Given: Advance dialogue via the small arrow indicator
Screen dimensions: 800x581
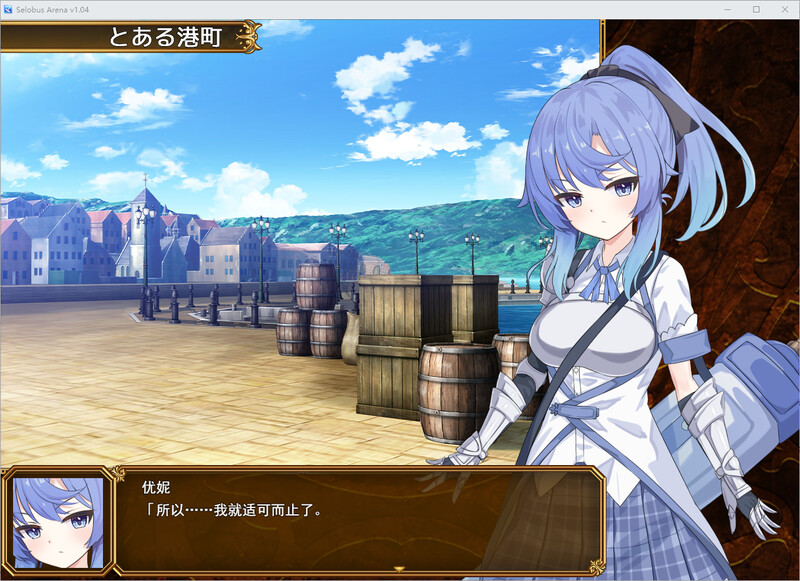Looking at the screenshot, I should point(399,569).
